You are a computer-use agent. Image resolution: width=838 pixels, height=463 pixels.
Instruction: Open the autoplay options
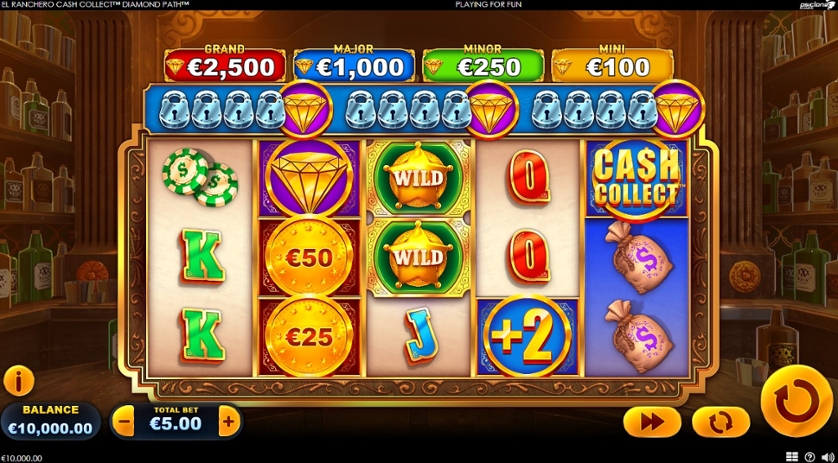pos(714,422)
